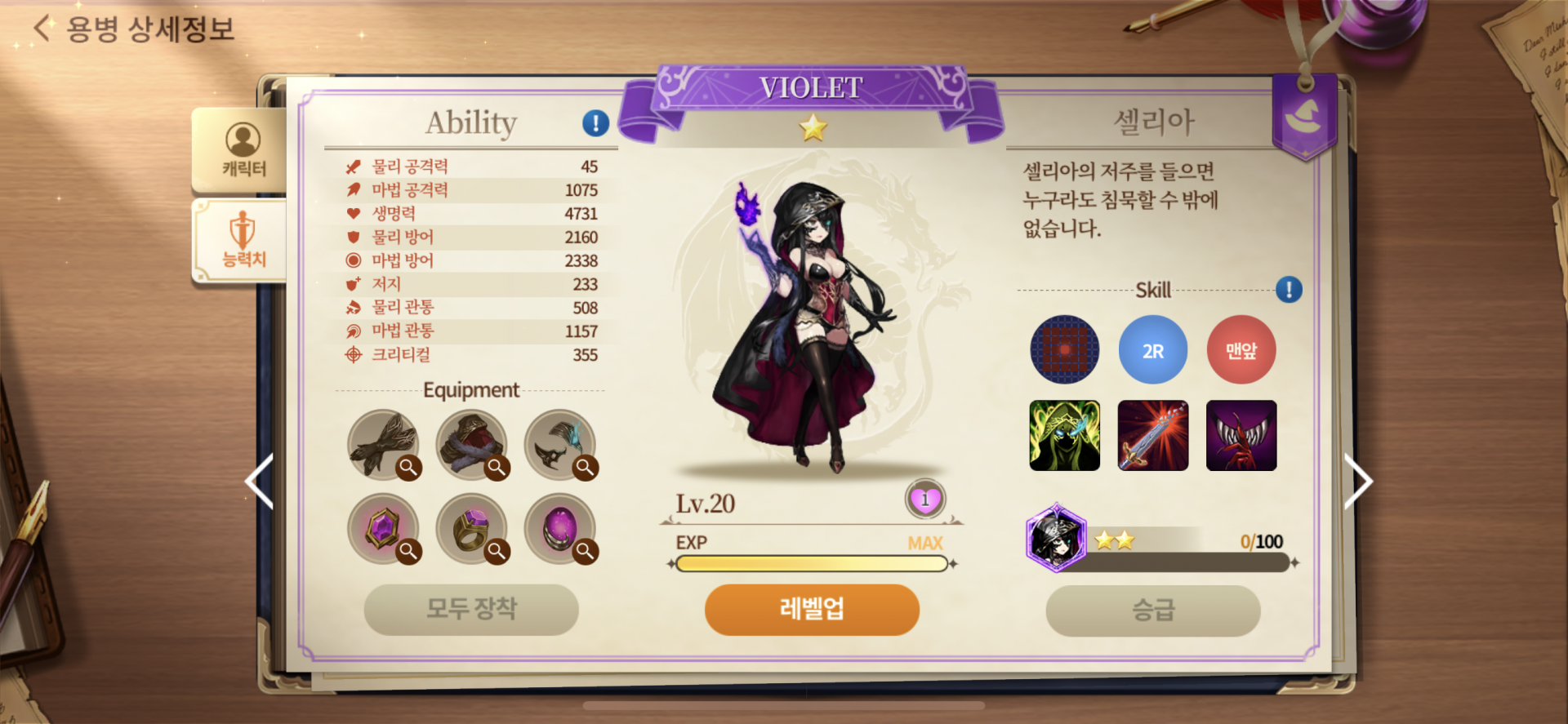Screen dimensions: 1568x724
Task: Tap the 승급 promotion button
Action: tap(1152, 610)
